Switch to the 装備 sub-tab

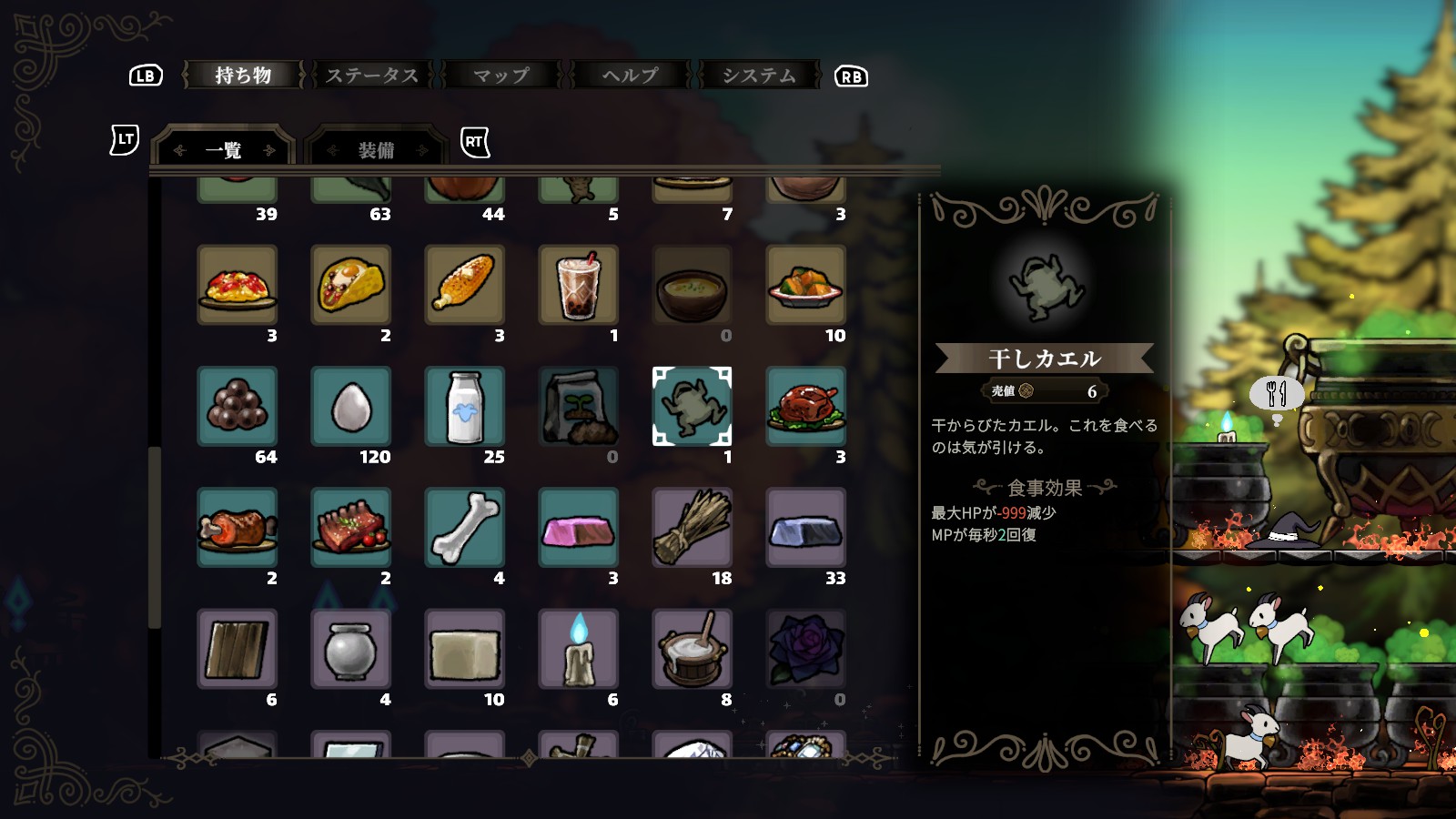[376, 150]
